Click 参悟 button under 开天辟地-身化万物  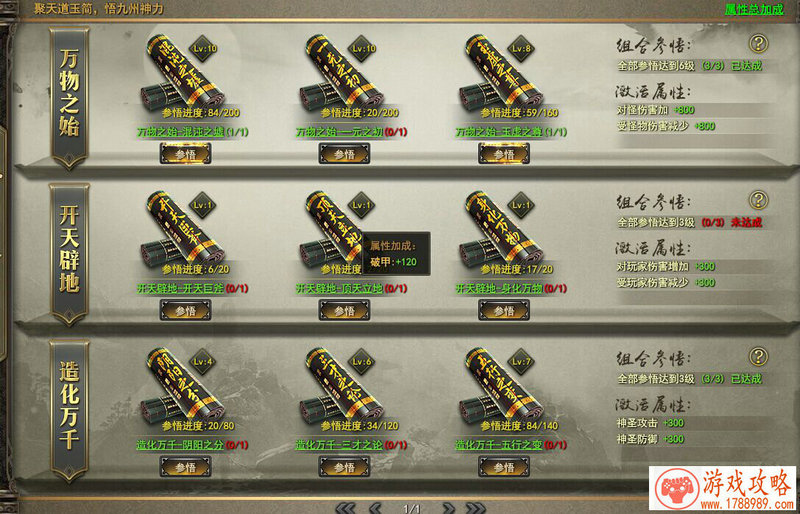(x=503, y=311)
